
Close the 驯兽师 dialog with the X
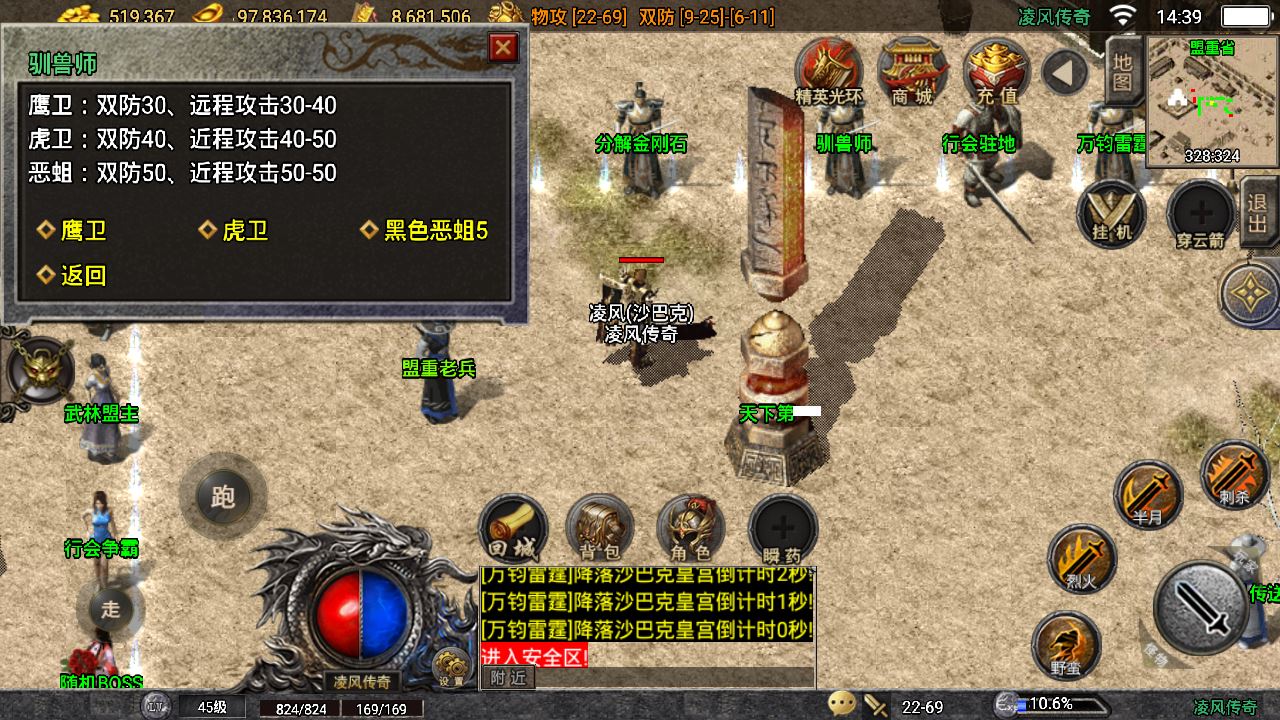pos(503,47)
